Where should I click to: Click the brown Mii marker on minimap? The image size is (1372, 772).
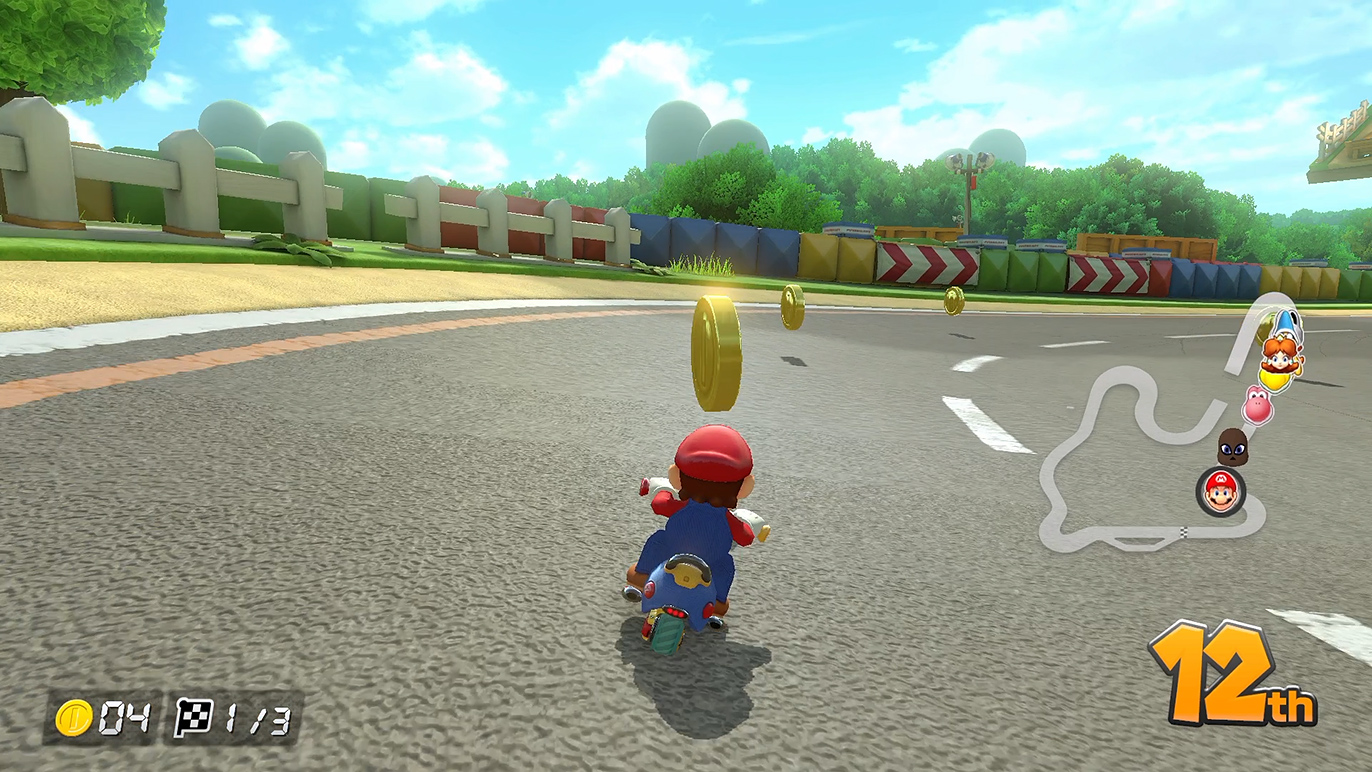(x=1232, y=447)
